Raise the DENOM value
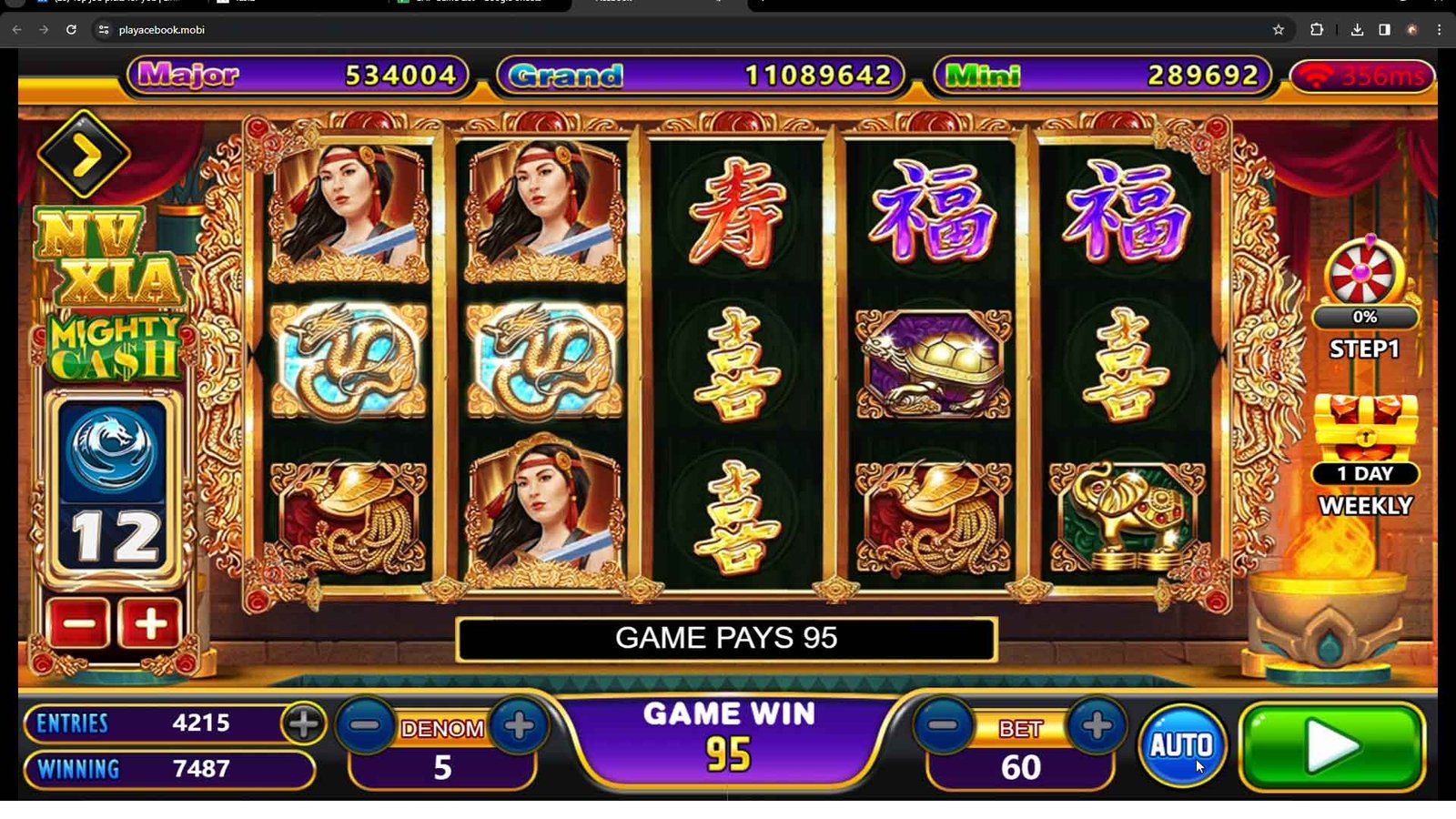 pos(519,725)
